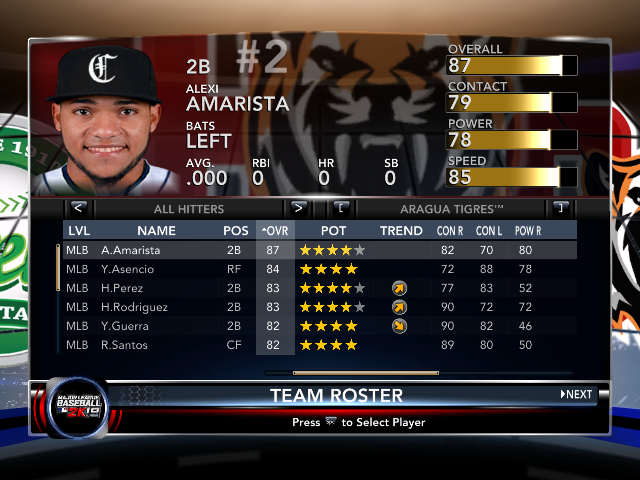Sort roster by LVL column header
This screenshot has width=640, height=480.
79,230
